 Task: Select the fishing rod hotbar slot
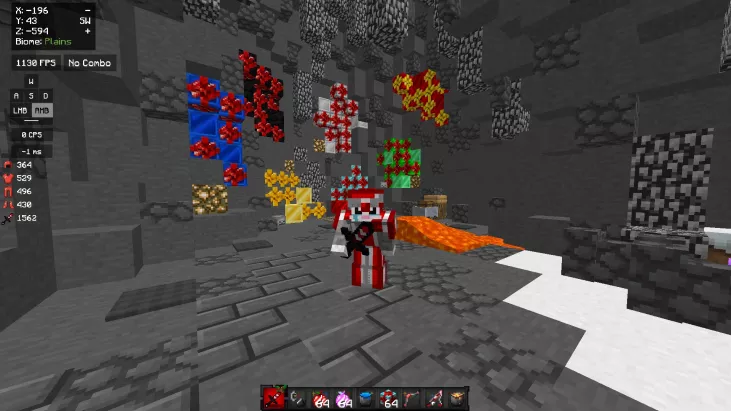pyautogui.click(x=297, y=399)
